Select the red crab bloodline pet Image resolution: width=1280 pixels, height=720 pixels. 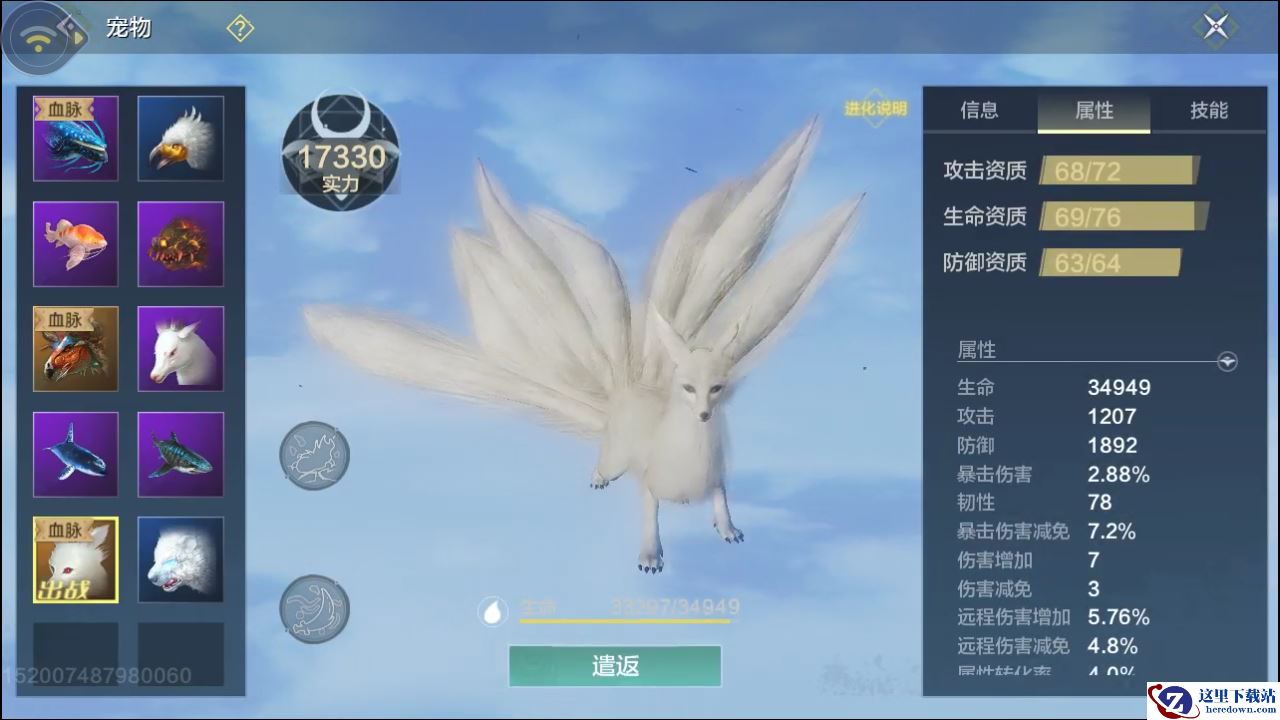click(x=76, y=349)
